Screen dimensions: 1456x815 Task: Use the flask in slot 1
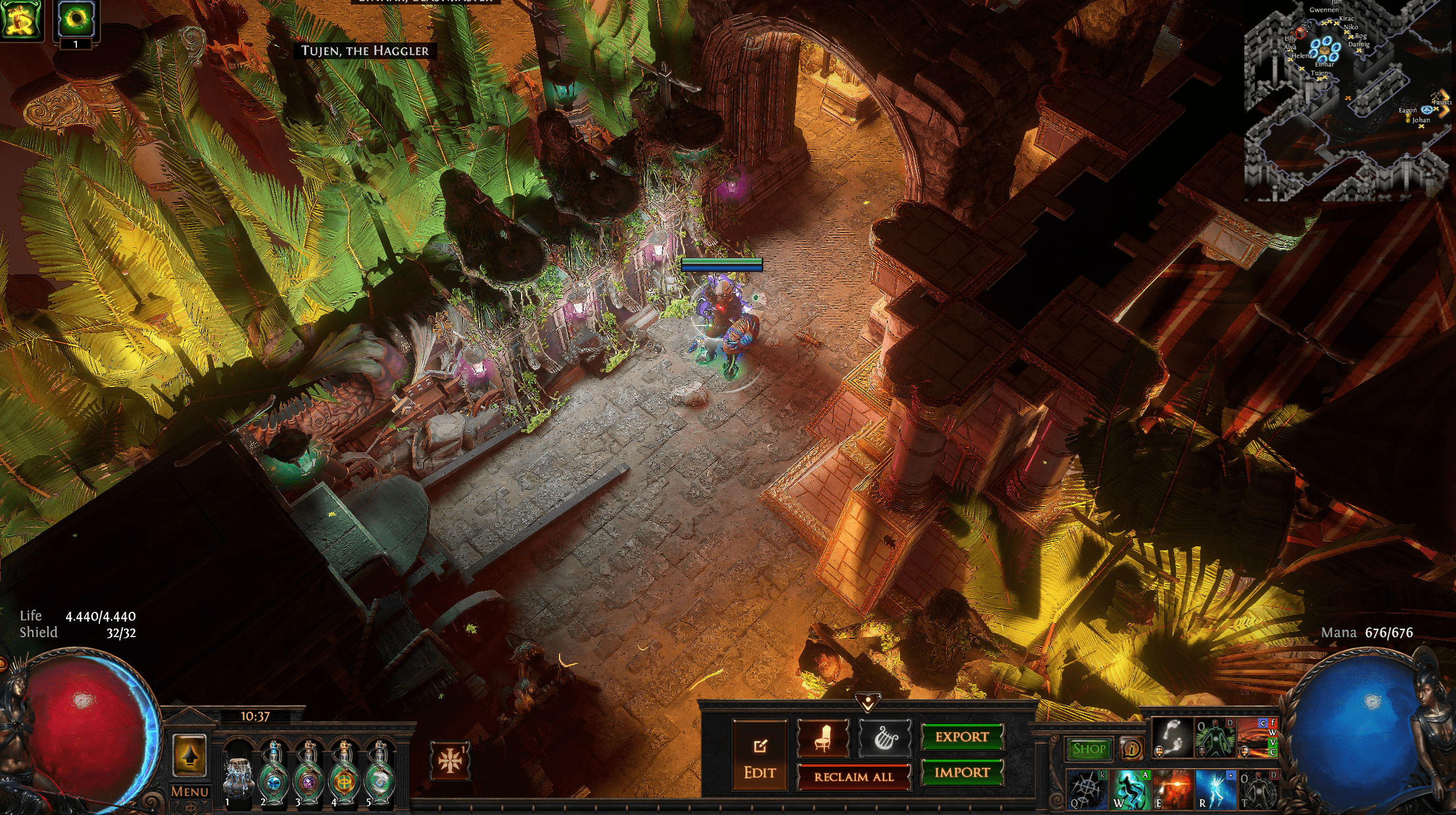click(x=238, y=774)
